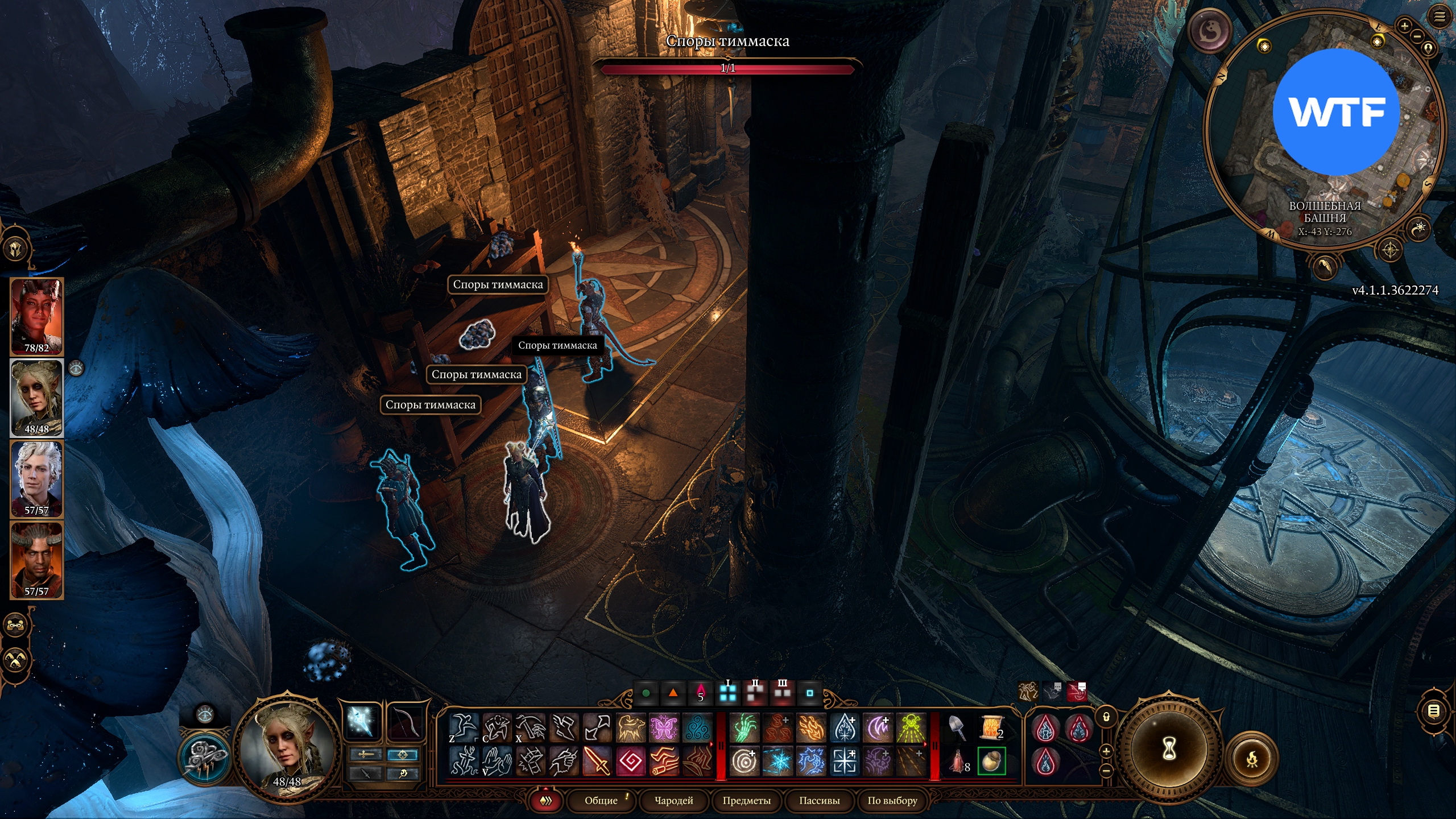The image size is (1456, 819).
Task: Show the Пассивы hotbar tab
Action: (819, 800)
